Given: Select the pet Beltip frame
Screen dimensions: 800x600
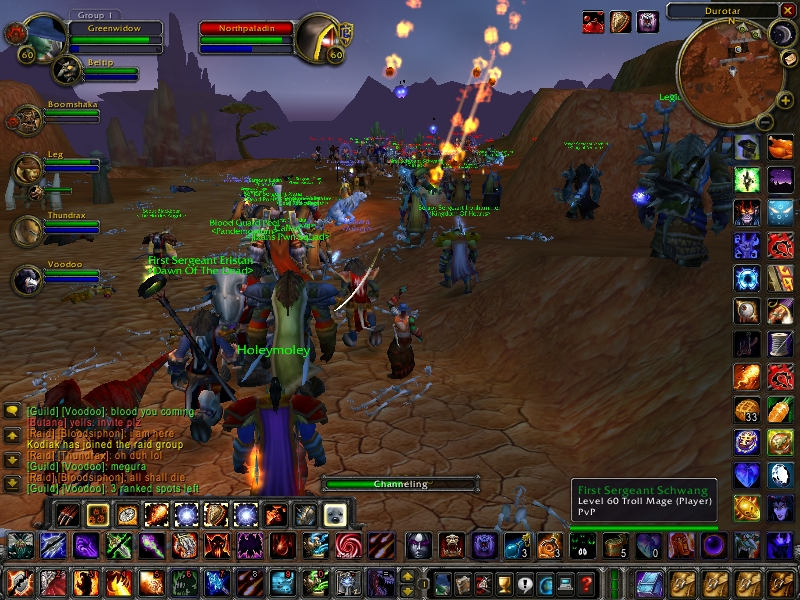Looking at the screenshot, I should tap(68, 70).
